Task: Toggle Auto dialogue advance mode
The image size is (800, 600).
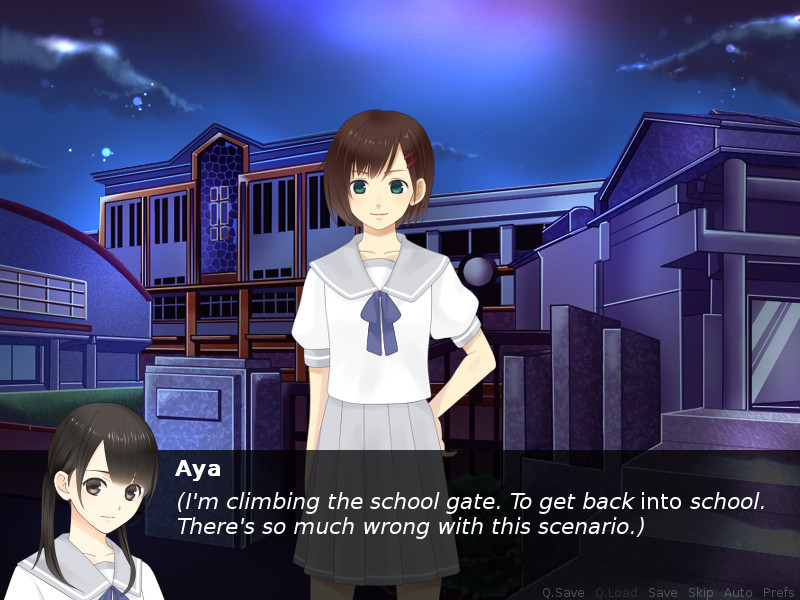Action: pyautogui.click(x=738, y=592)
